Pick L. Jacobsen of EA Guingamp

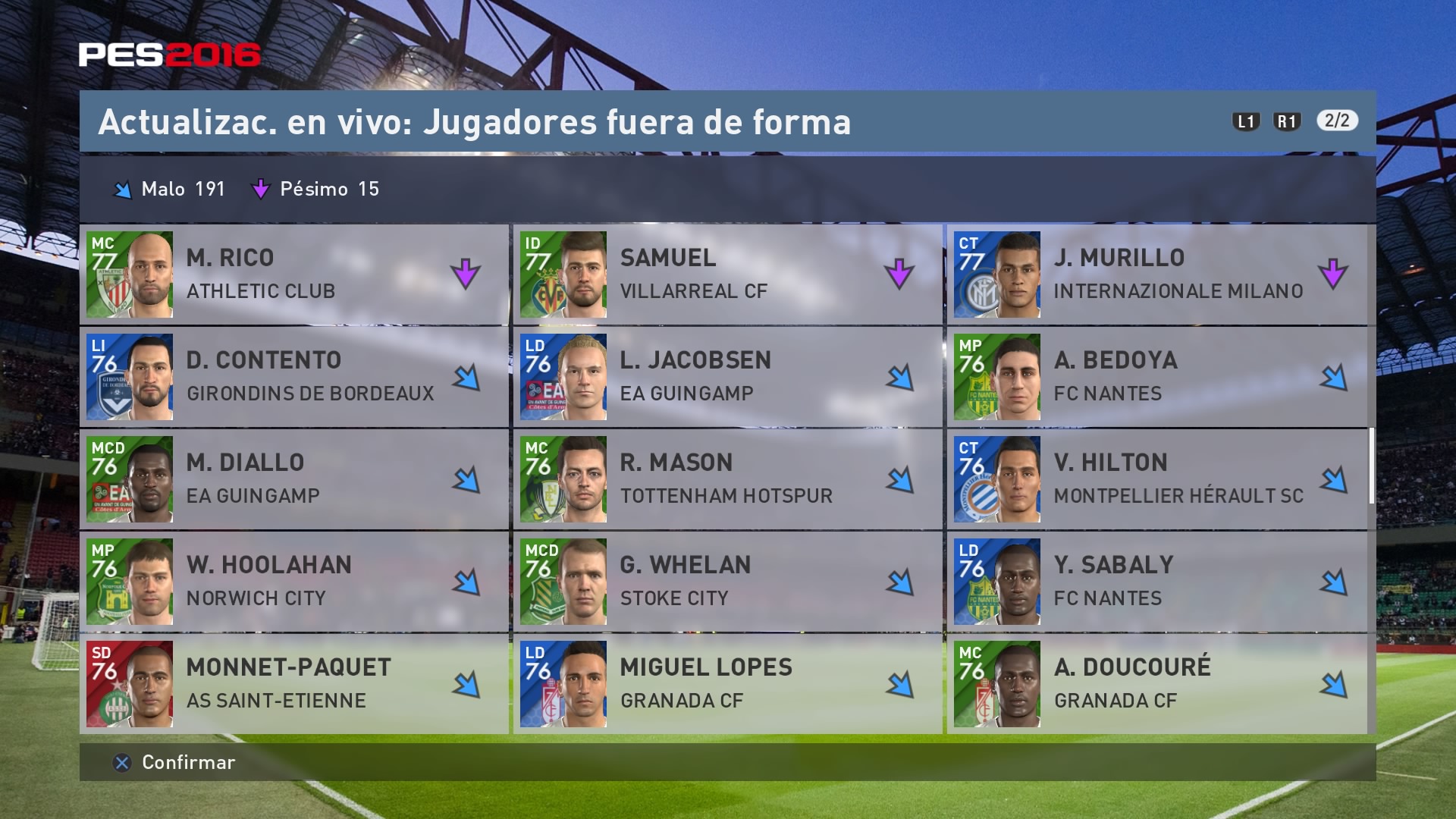[727, 377]
